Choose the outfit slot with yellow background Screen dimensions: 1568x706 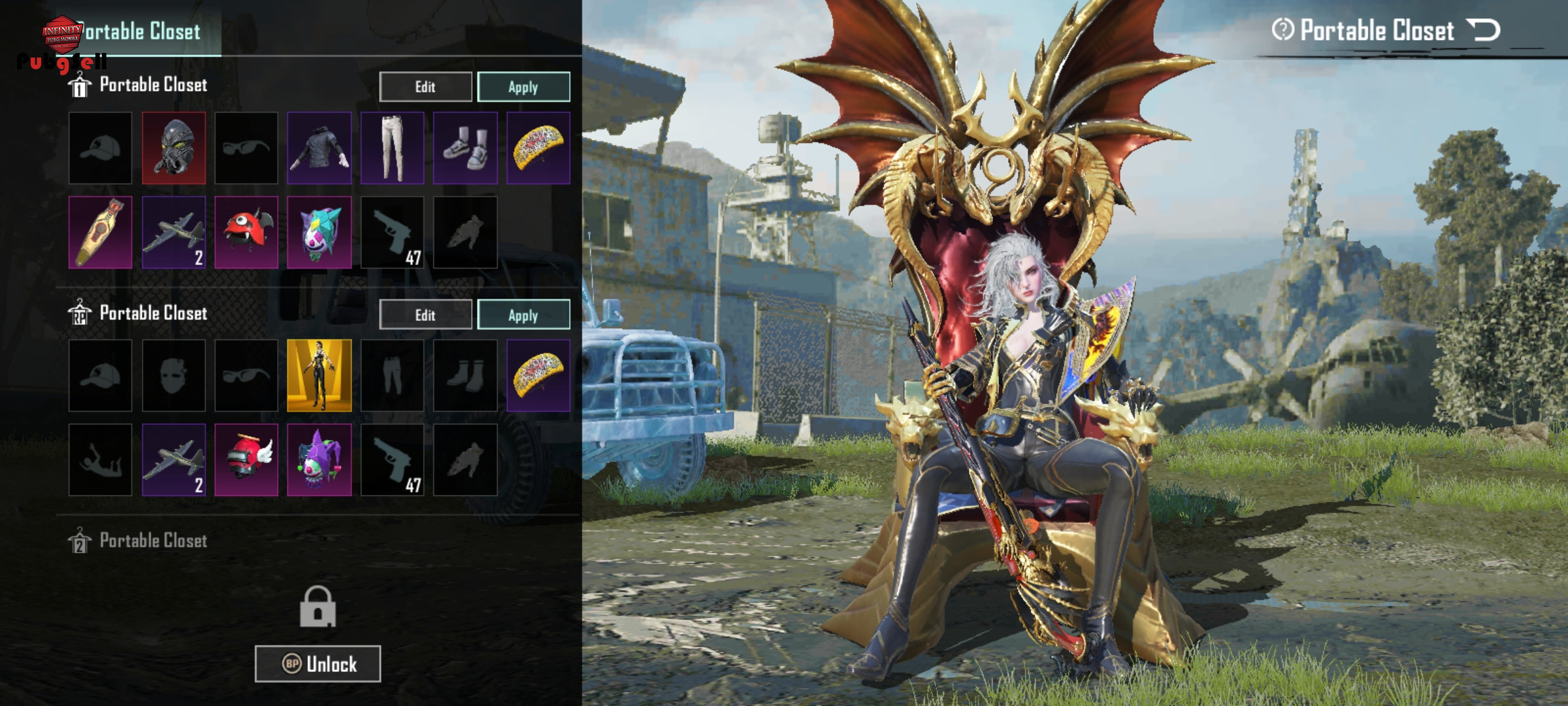319,375
